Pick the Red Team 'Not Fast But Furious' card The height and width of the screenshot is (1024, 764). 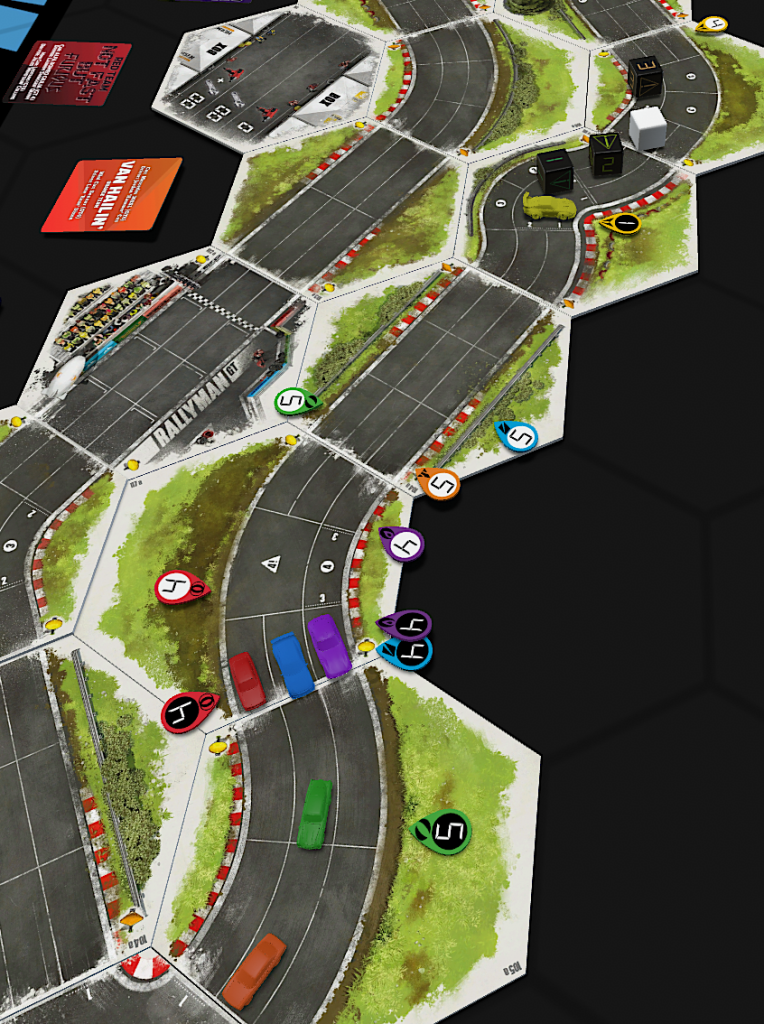pyautogui.click(x=68, y=70)
